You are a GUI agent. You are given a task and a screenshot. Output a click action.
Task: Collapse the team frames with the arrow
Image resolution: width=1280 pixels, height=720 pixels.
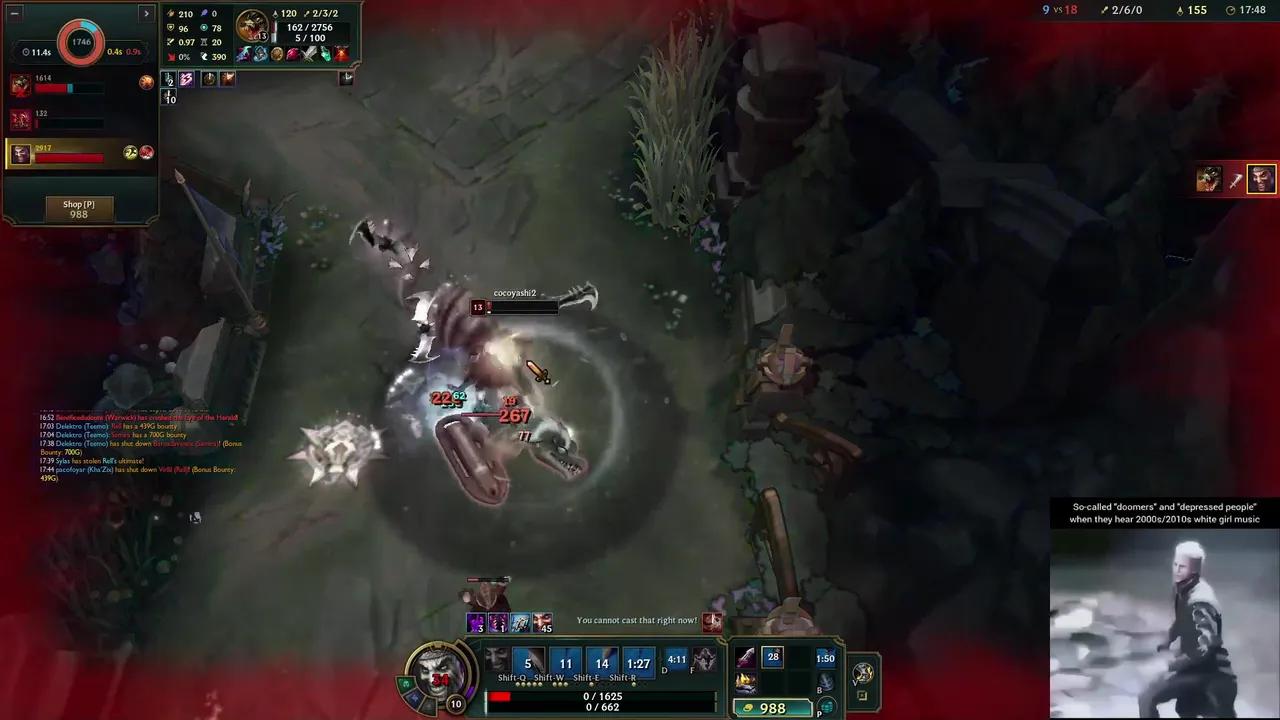point(146,13)
